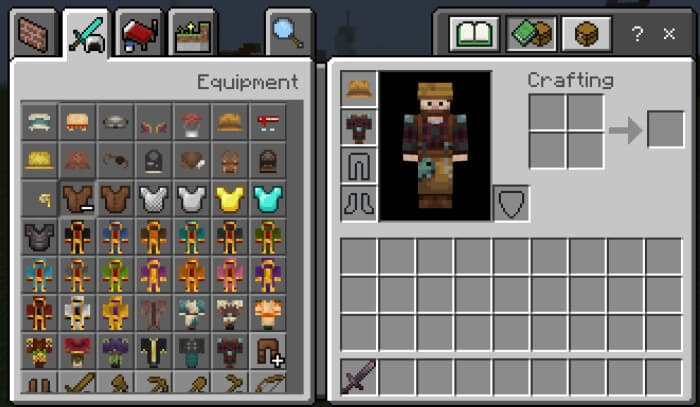Open the recipe book
This screenshot has width=700, height=407.
(x=474, y=36)
